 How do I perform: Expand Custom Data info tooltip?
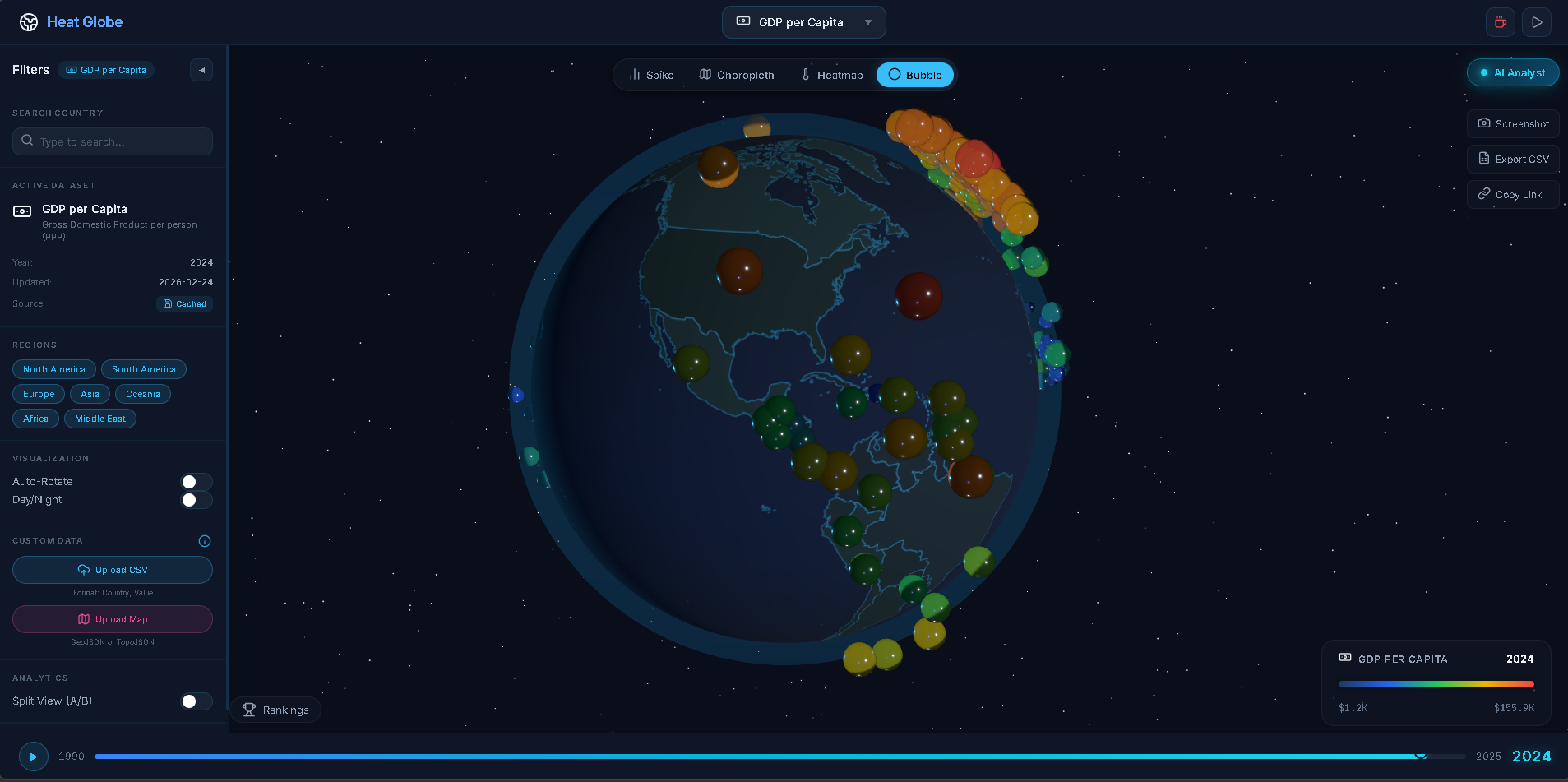204,541
